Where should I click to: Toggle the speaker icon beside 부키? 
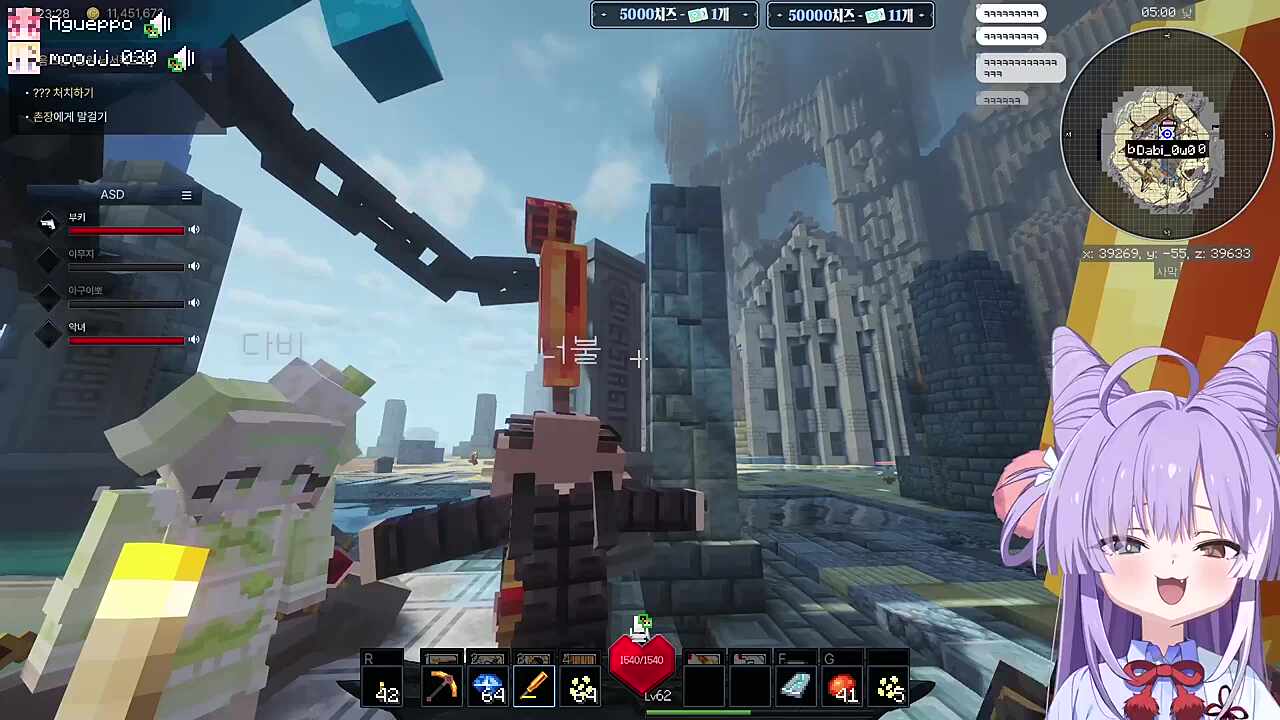194,230
